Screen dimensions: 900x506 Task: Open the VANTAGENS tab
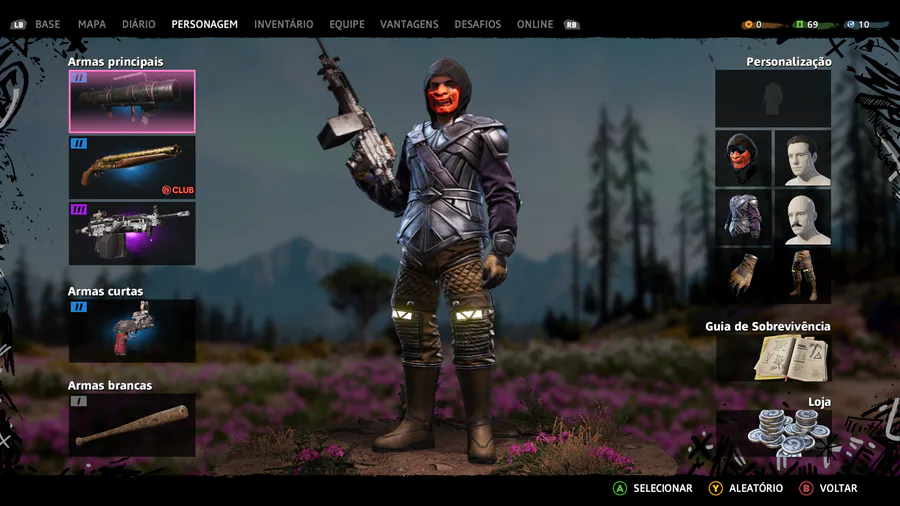click(x=410, y=24)
